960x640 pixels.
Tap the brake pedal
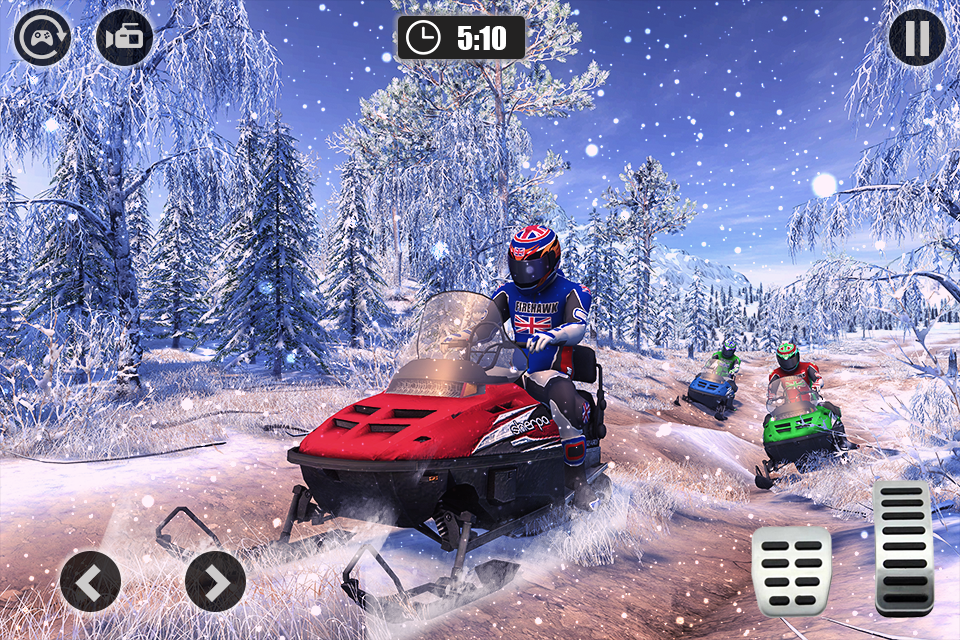tap(791, 571)
